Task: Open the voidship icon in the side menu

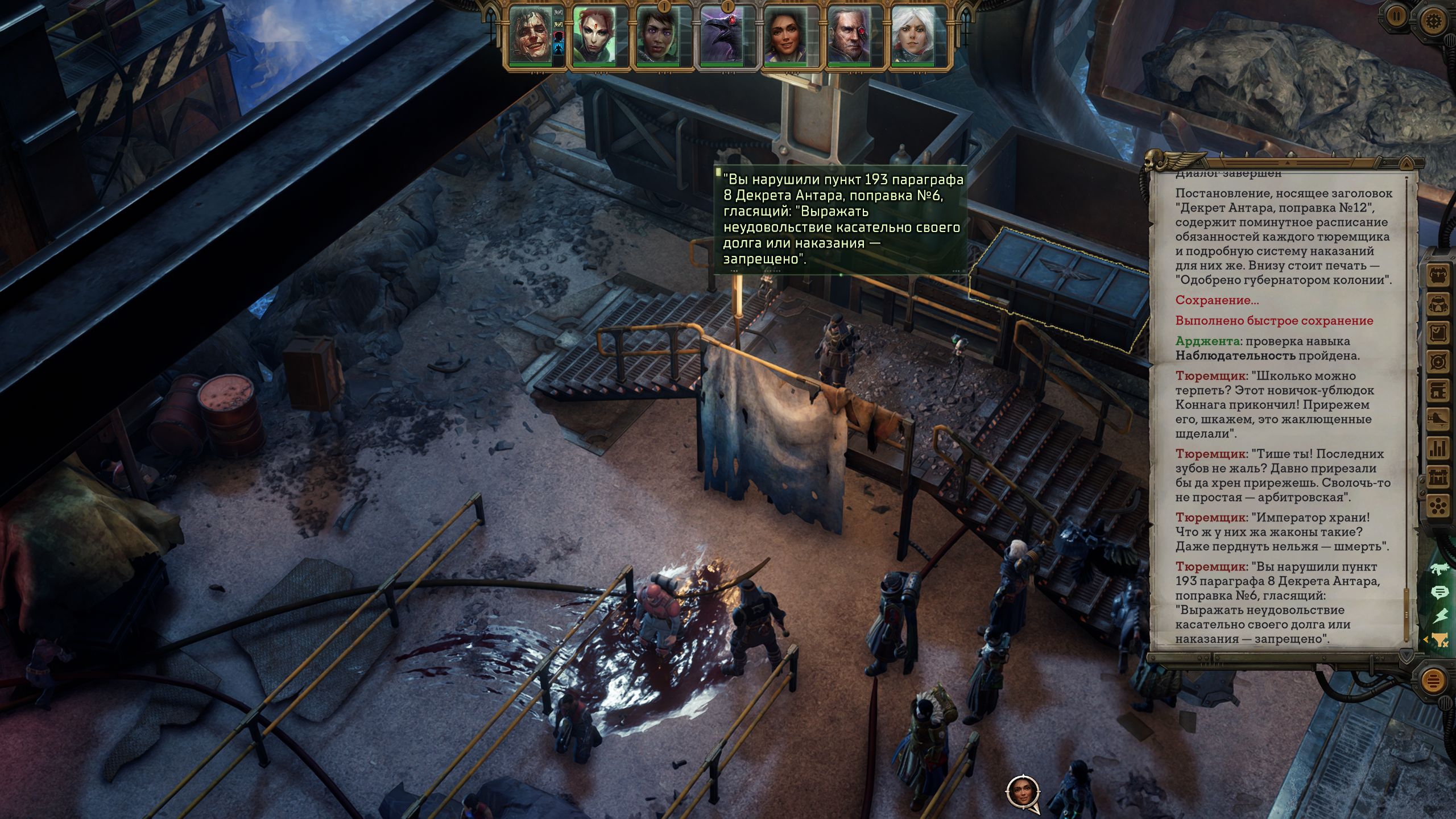Action: click(x=1438, y=419)
